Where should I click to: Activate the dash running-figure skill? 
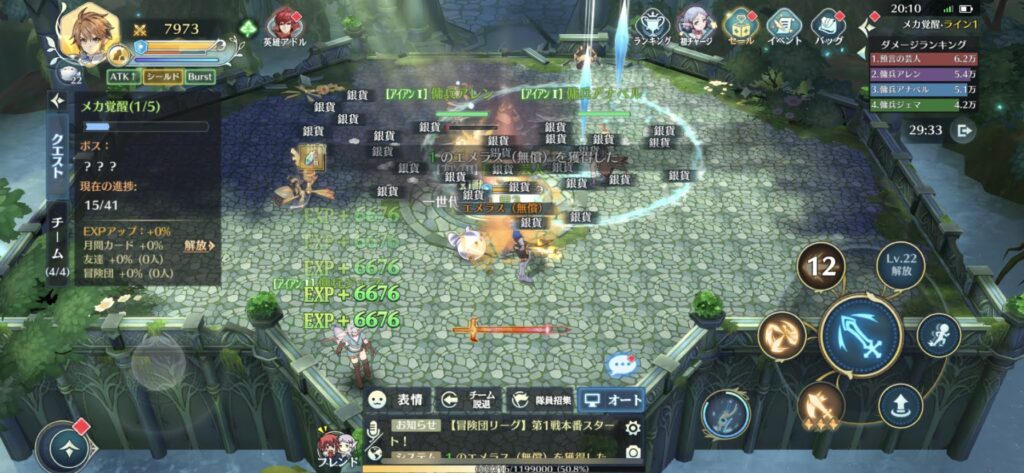coord(938,335)
